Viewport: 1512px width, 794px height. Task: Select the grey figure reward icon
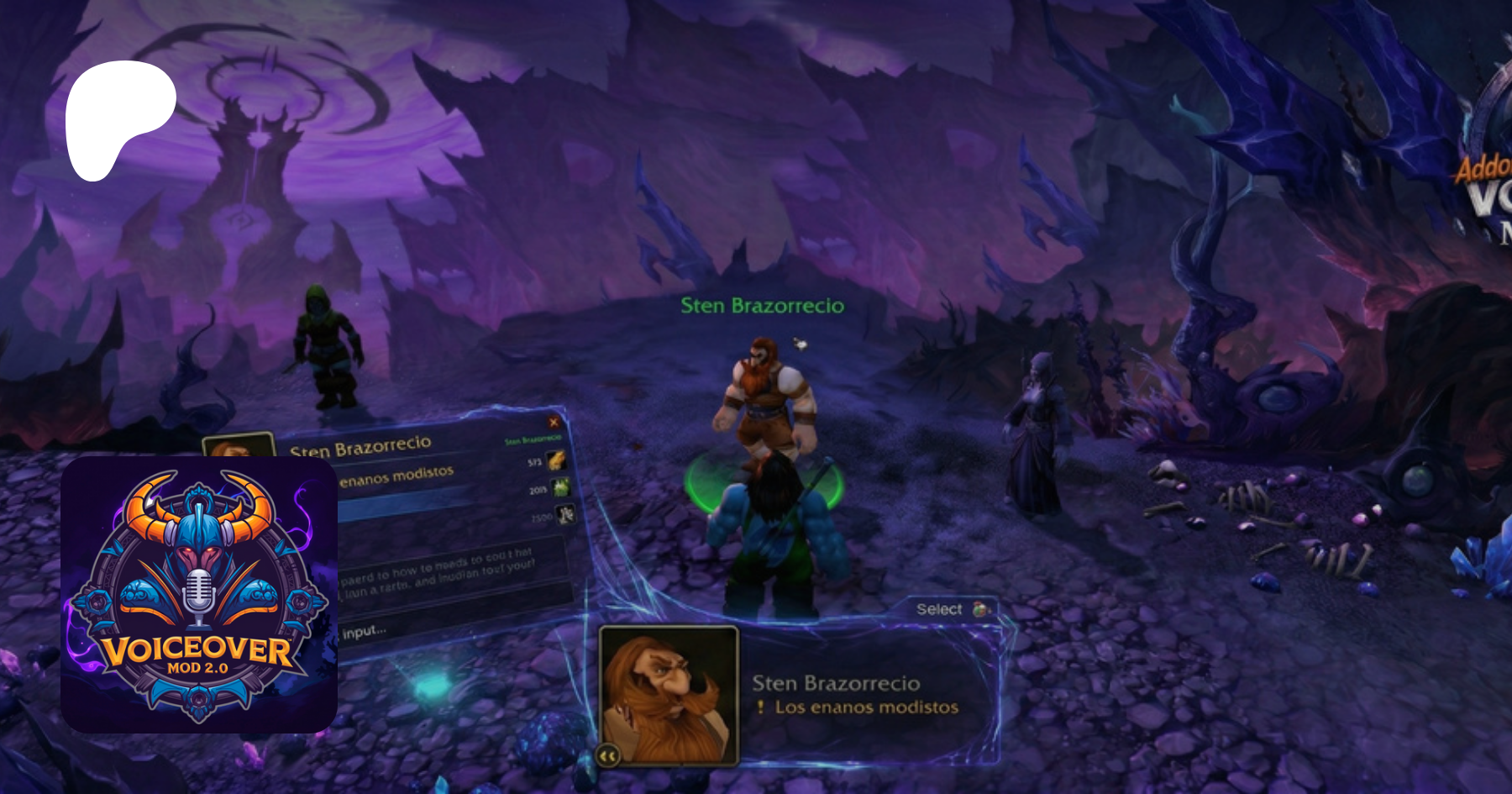[x=566, y=514]
